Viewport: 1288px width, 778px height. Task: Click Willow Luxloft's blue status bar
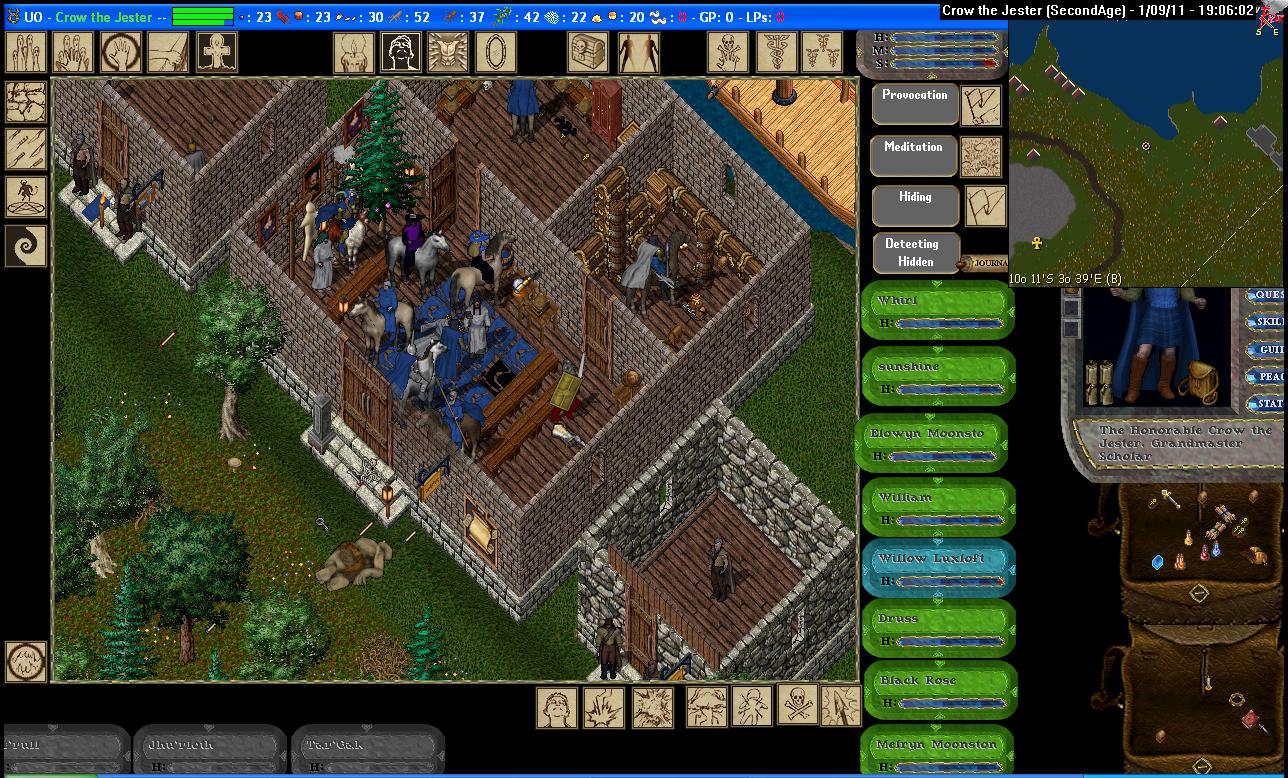point(938,568)
